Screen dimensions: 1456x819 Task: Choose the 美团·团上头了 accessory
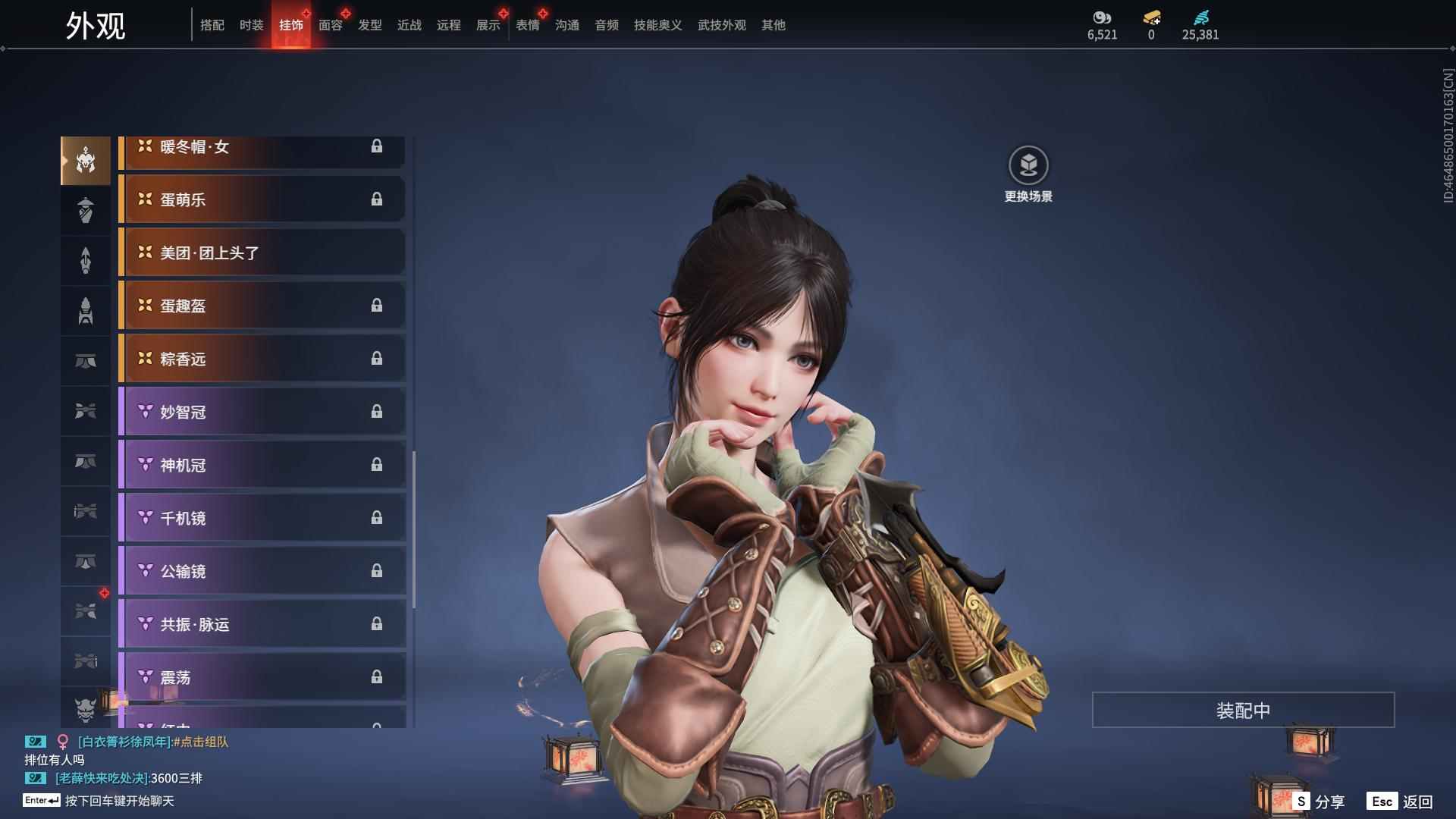(262, 253)
